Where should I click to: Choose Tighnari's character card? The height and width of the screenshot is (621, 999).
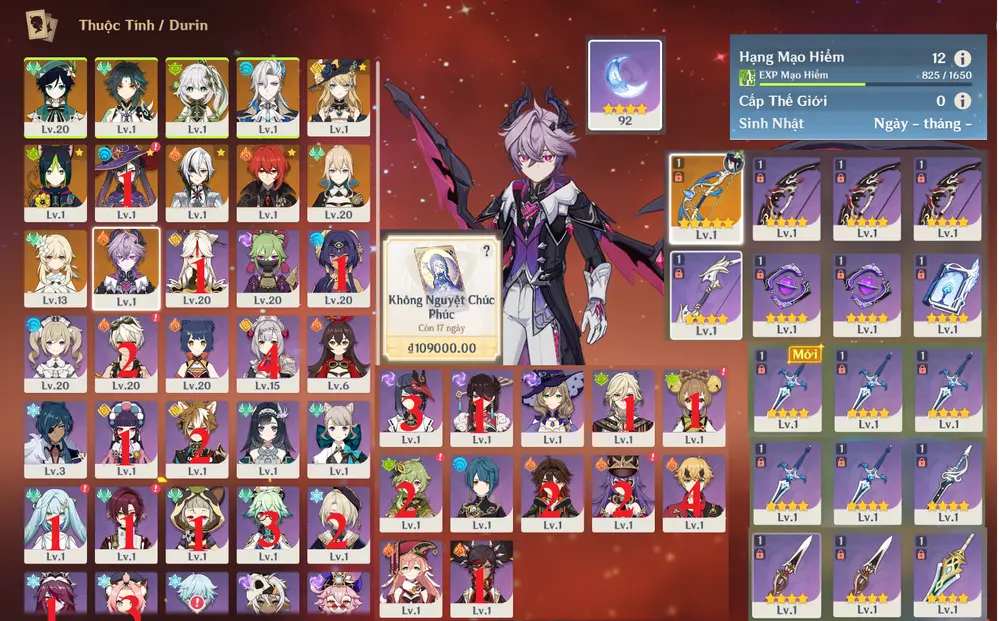point(55,184)
